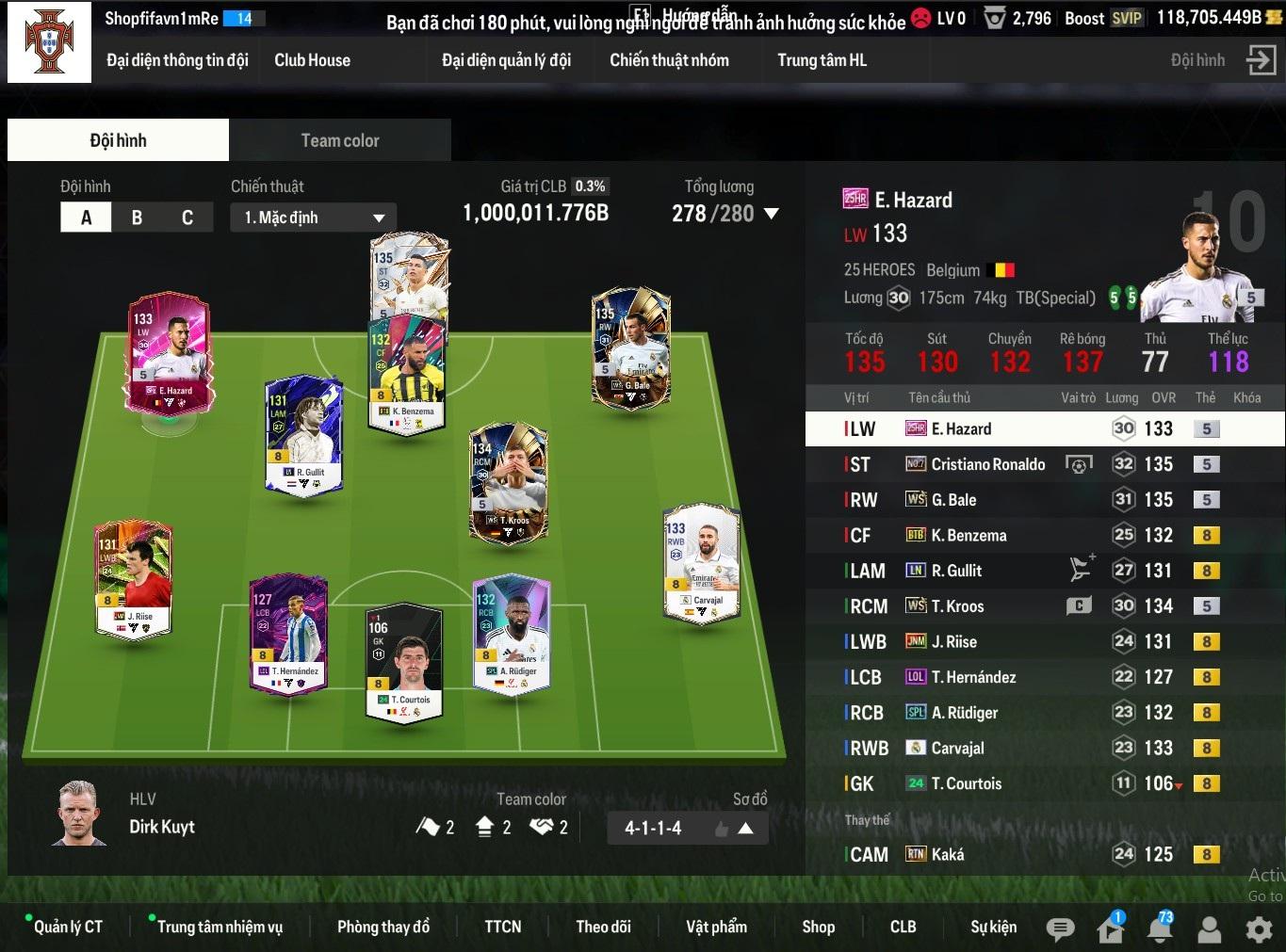Select the R. Gullit player card
The image size is (1286, 952).
click(x=303, y=433)
